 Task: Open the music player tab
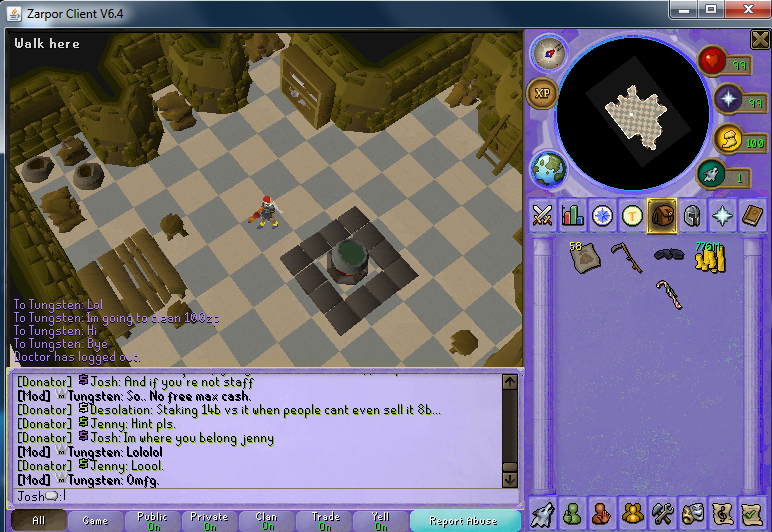pos(721,512)
